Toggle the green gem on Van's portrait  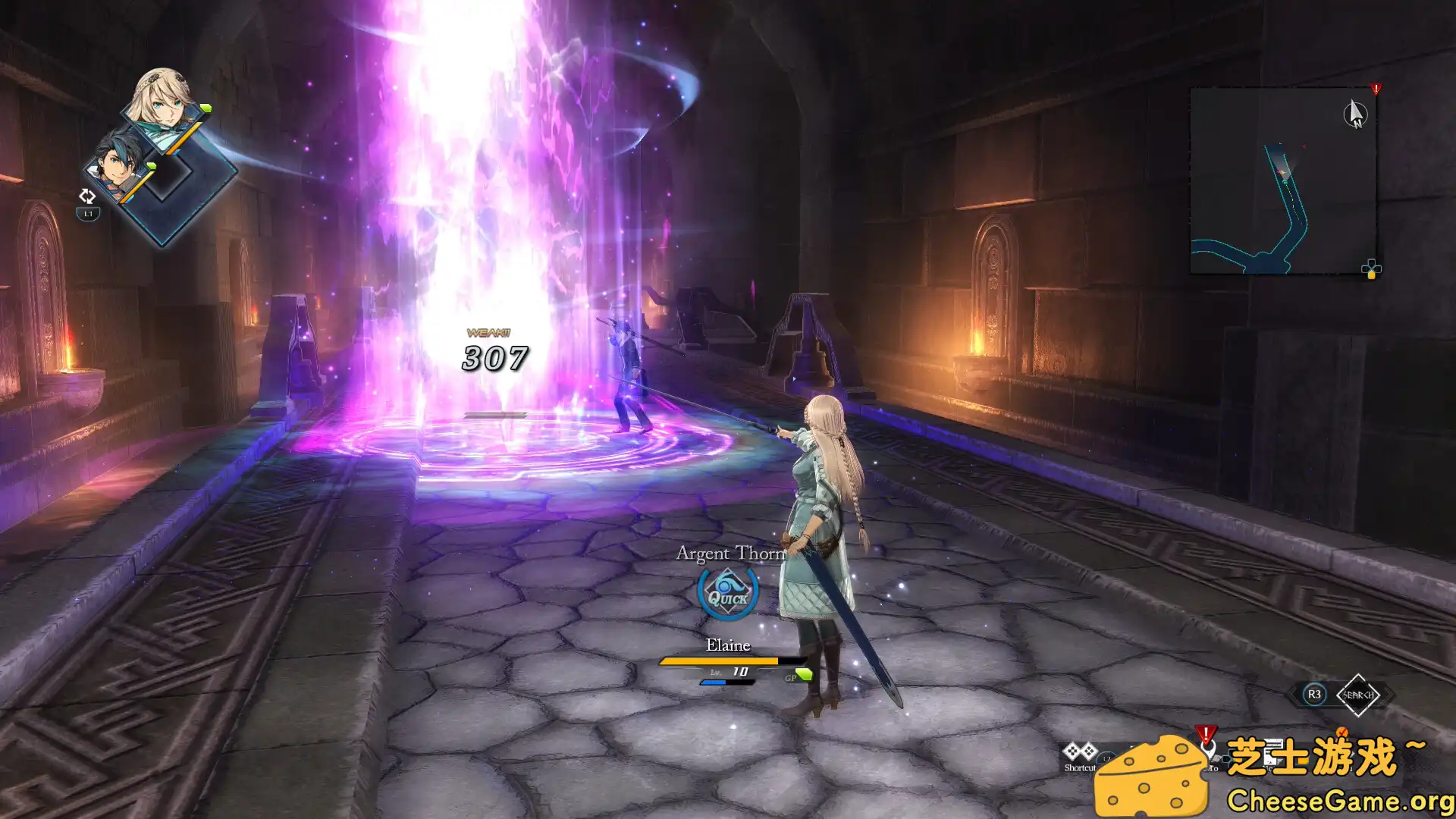(x=151, y=165)
